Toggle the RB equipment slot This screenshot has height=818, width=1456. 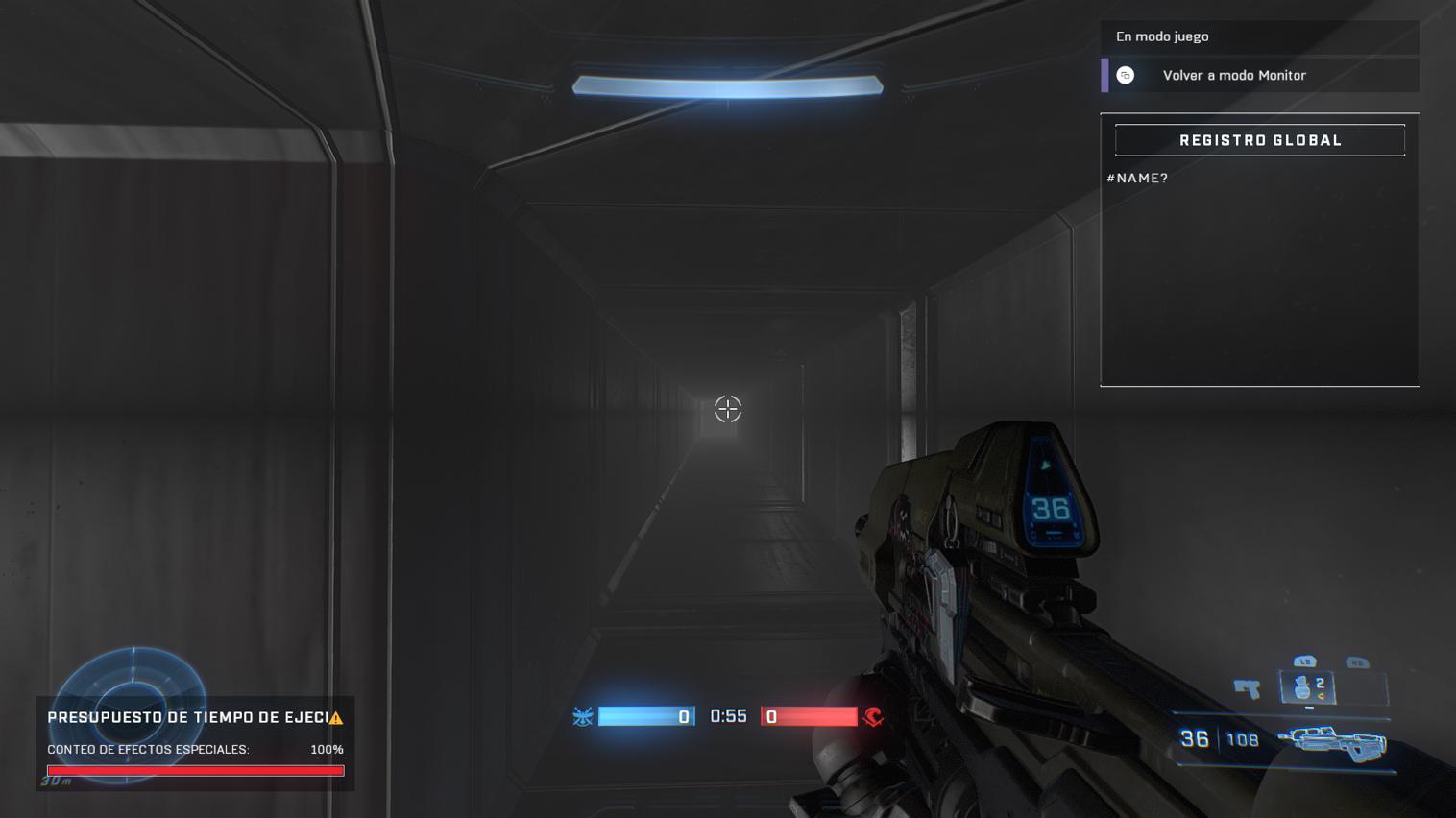pyautogui.click(x=1356, y=662)
